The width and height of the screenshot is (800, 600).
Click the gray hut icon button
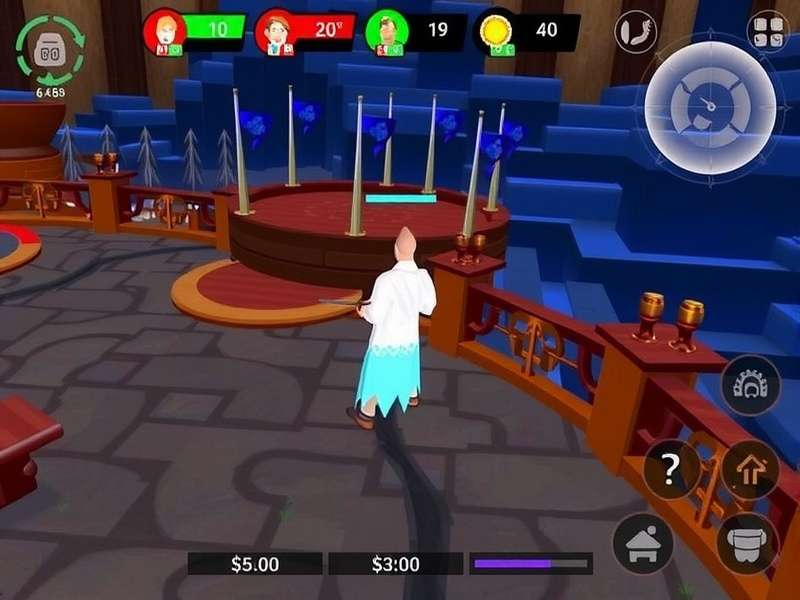(642, 543)
